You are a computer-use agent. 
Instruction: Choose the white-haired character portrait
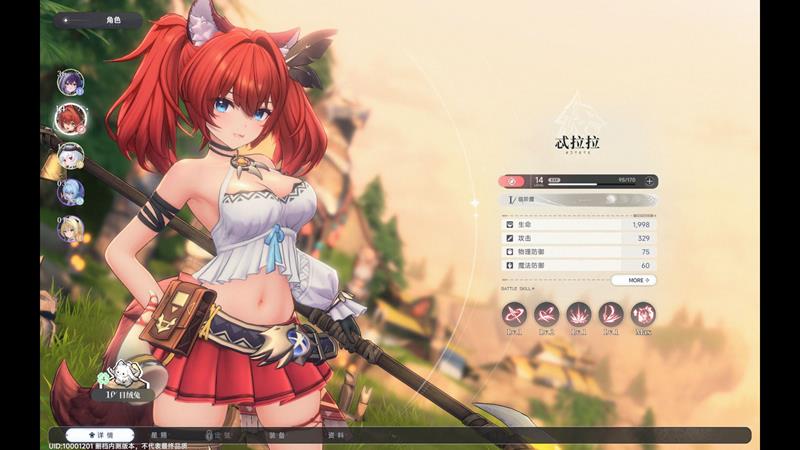[x=70, y=156]
